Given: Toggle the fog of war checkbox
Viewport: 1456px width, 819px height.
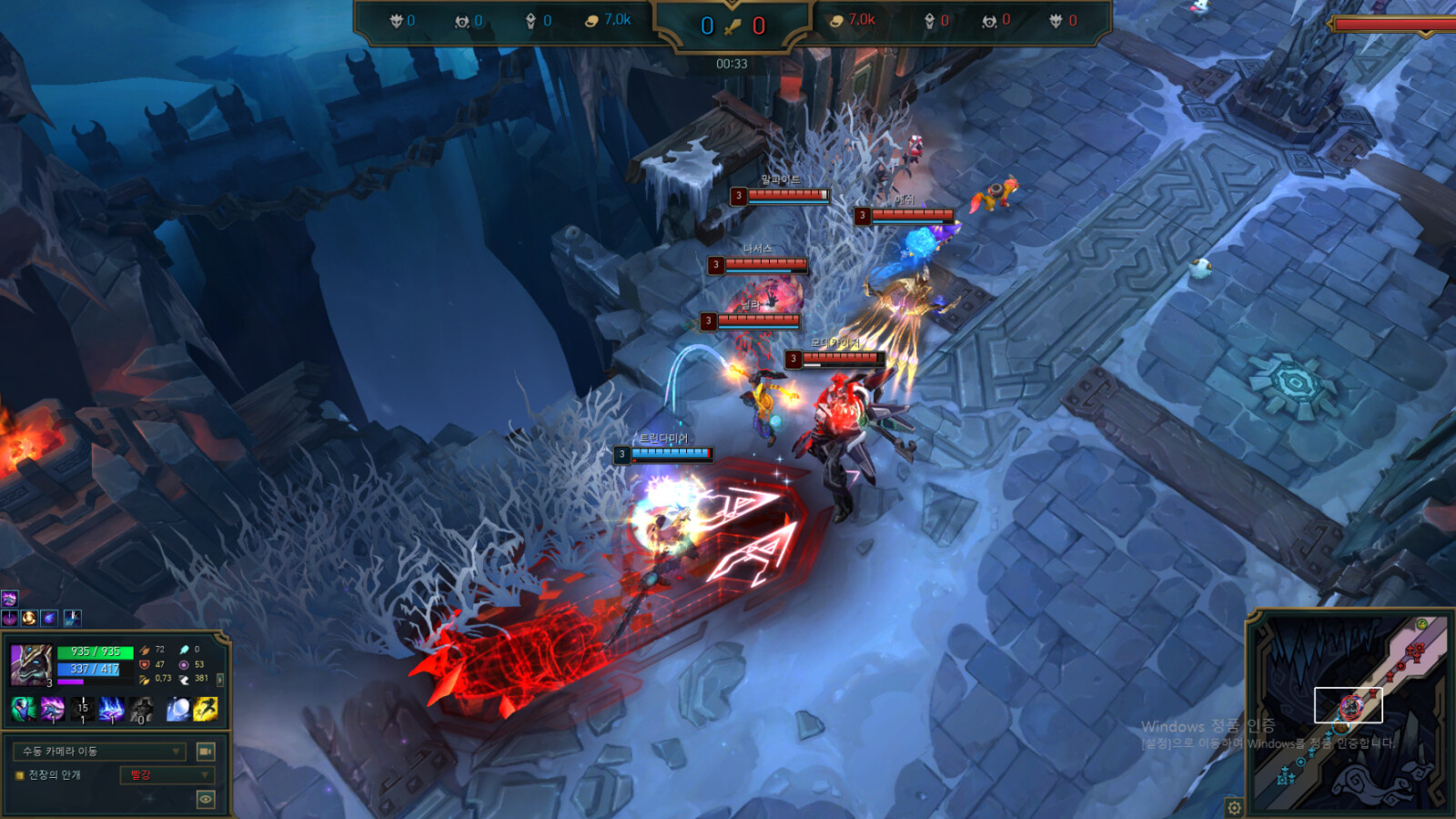Looking at the screenshot, I should pyautogui.click(x=19, y=775).
